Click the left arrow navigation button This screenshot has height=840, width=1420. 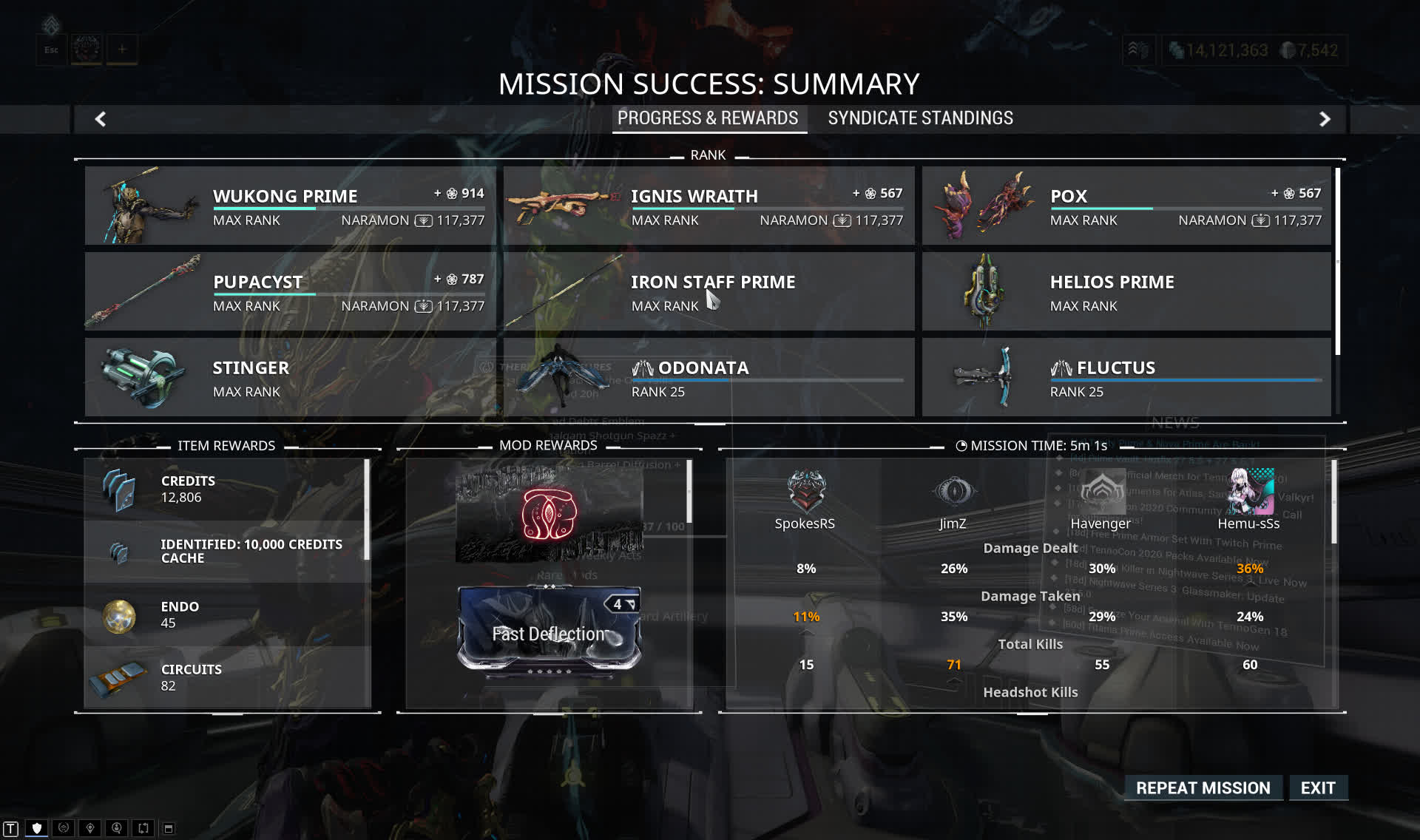[101, 119]
